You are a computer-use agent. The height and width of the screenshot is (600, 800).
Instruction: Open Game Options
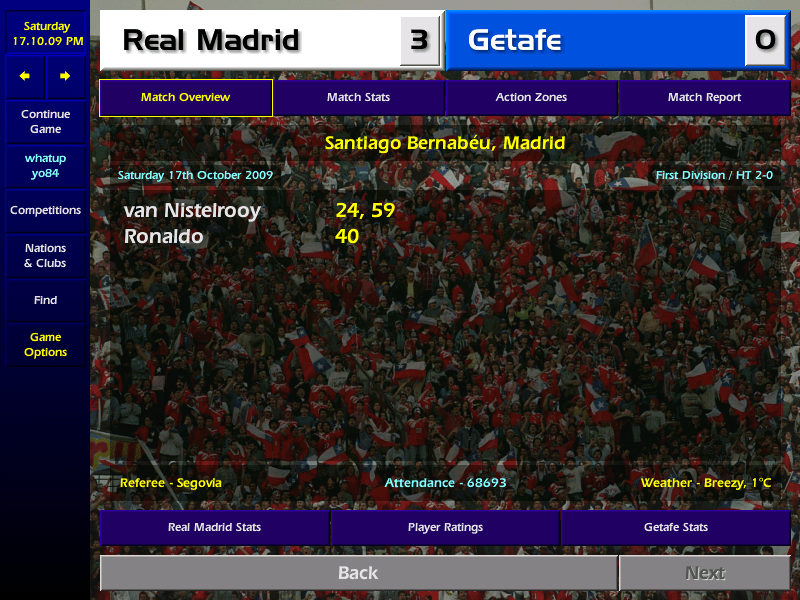click(45, 345)
